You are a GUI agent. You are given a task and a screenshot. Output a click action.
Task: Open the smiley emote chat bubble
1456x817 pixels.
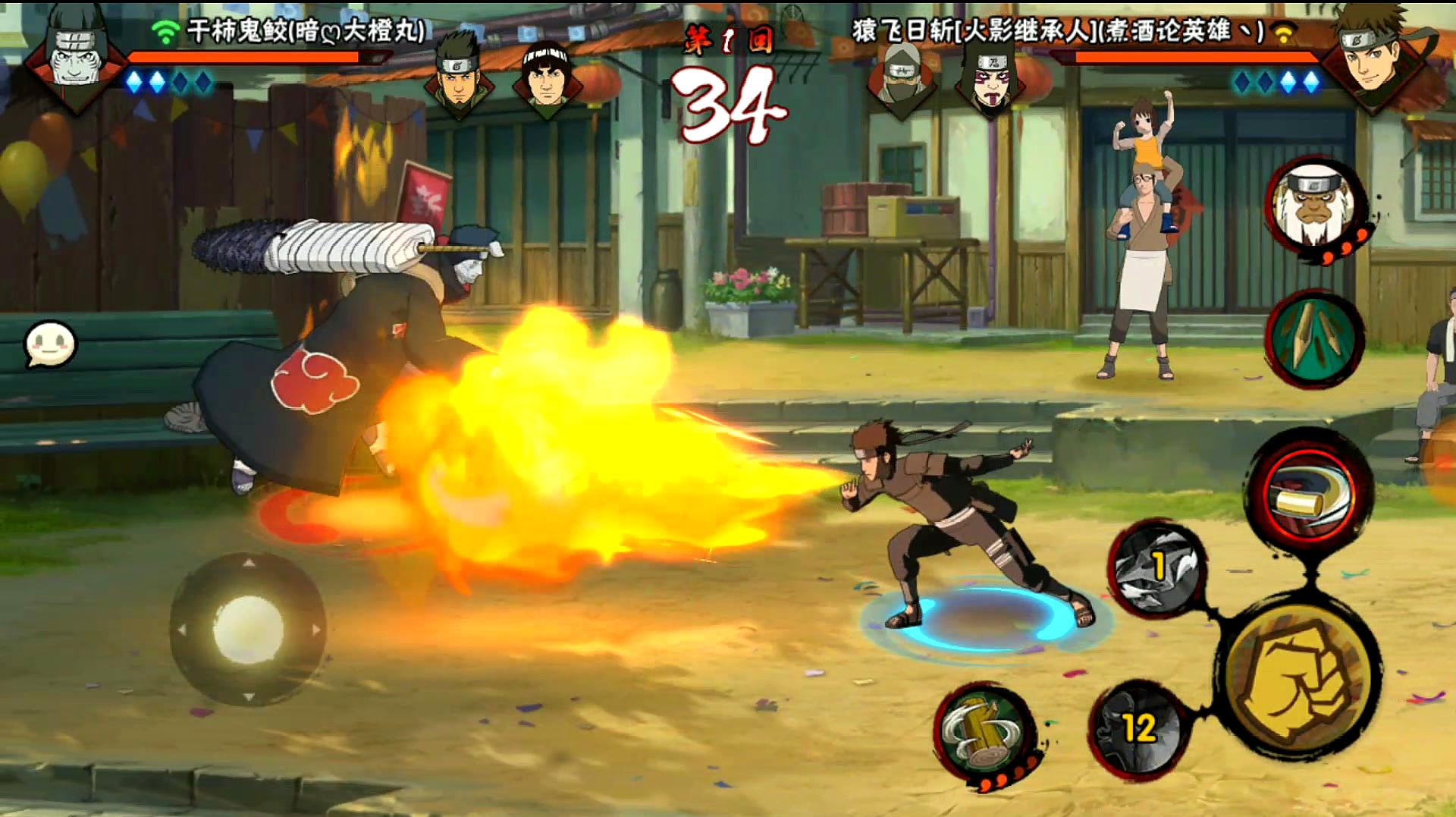point(50,344)
